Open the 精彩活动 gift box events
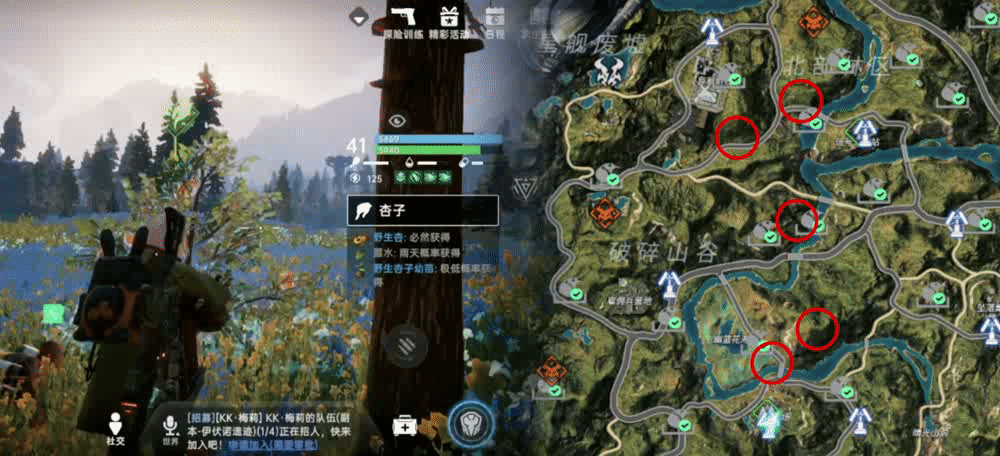1000x456 pixels. pyautogui.click(x=448, y=18)
